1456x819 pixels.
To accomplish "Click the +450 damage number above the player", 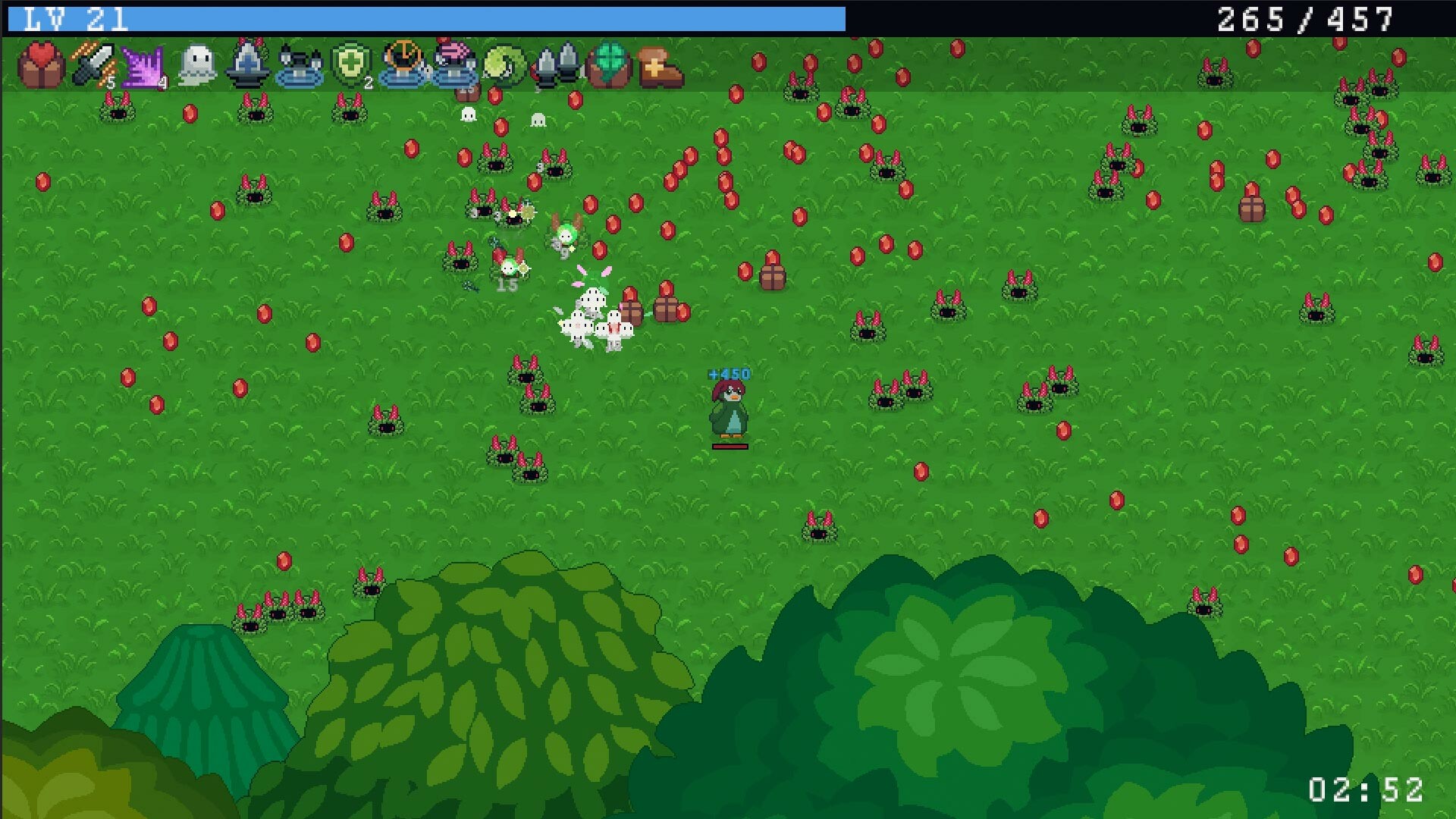I will click(728, 373).
